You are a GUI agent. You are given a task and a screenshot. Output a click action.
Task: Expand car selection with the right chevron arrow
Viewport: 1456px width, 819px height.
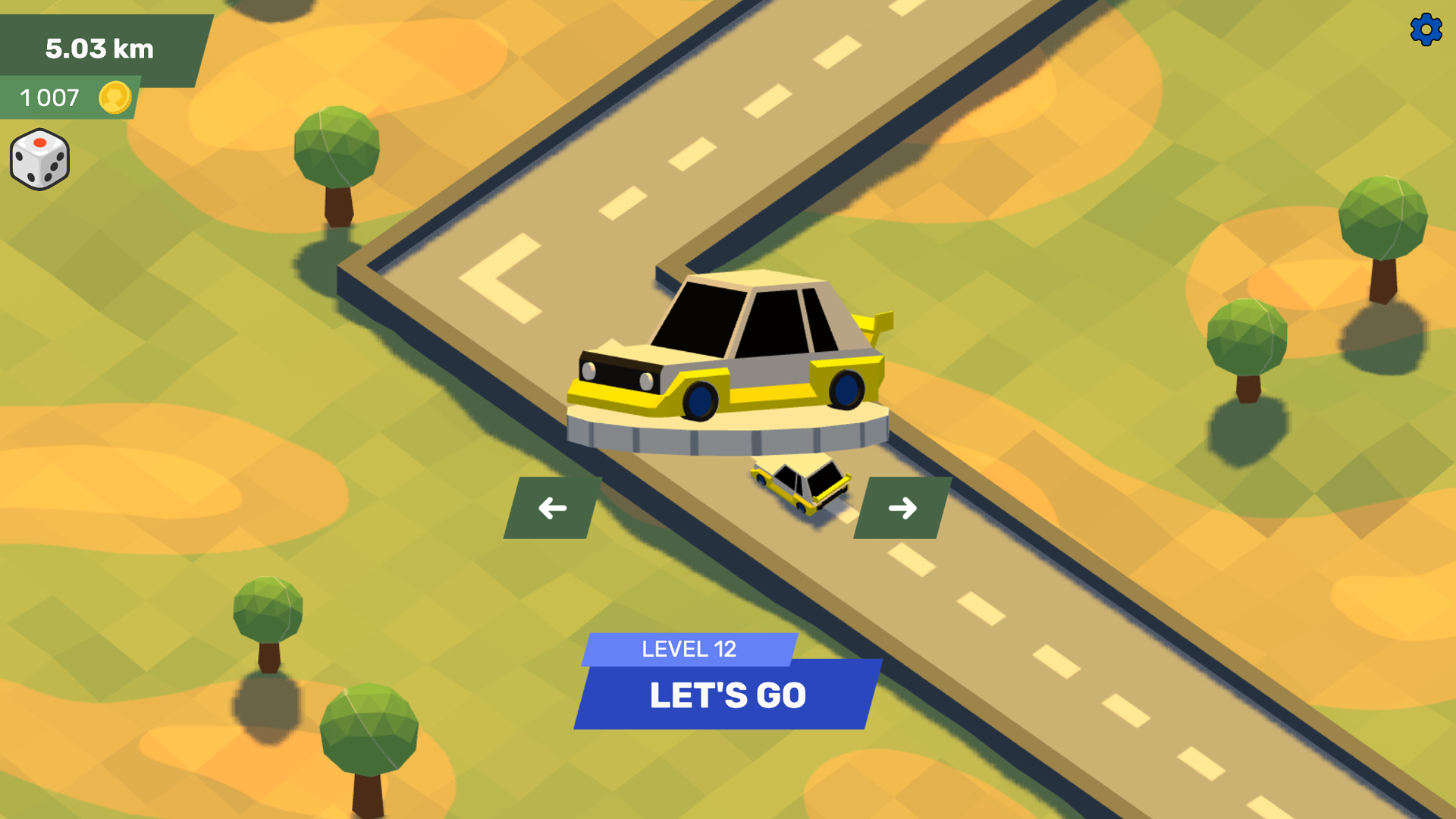click(901, 507)
